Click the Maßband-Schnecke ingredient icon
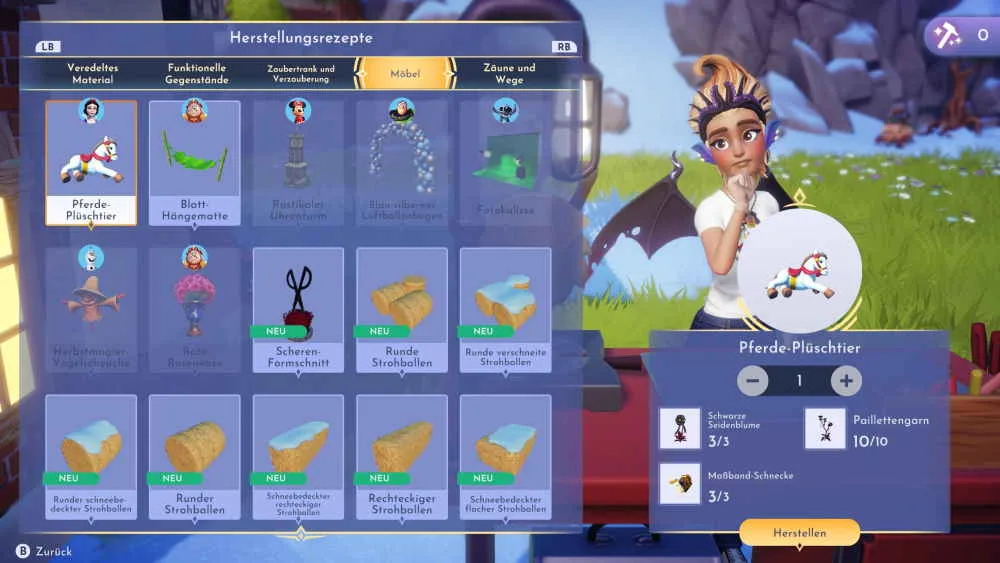 pyautogui.click(x=680, y=483)
